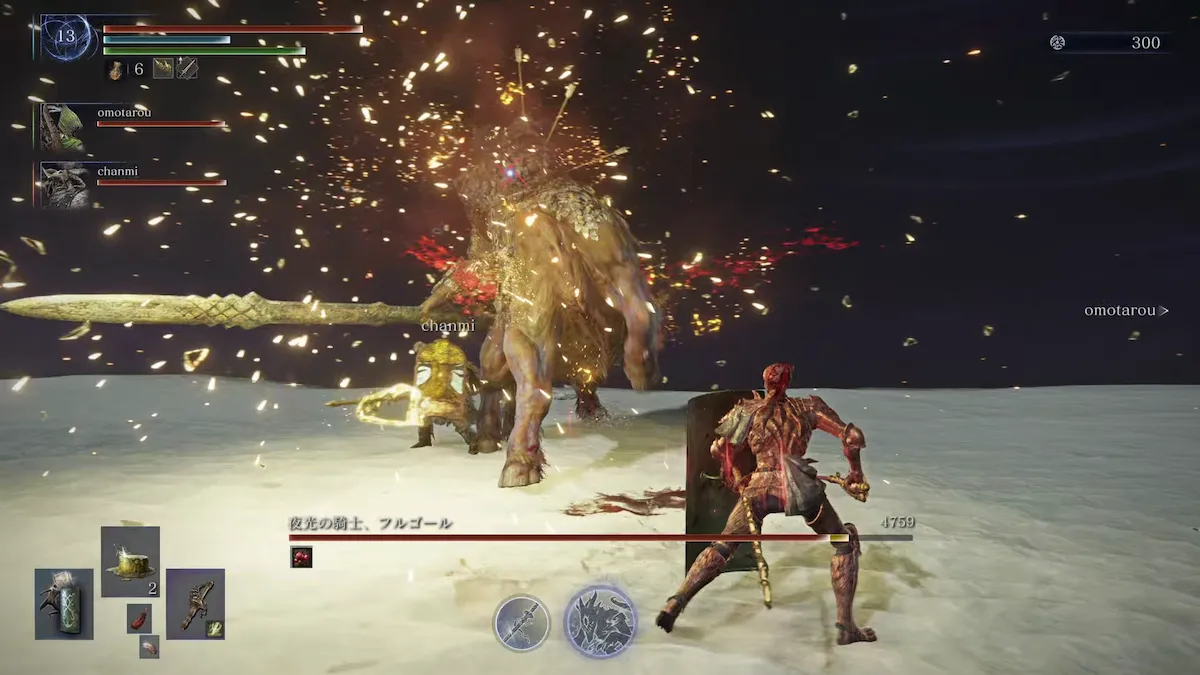Select omotarou's party portrait
This screenshot has width=1200, height=675.
pos(63,127)
